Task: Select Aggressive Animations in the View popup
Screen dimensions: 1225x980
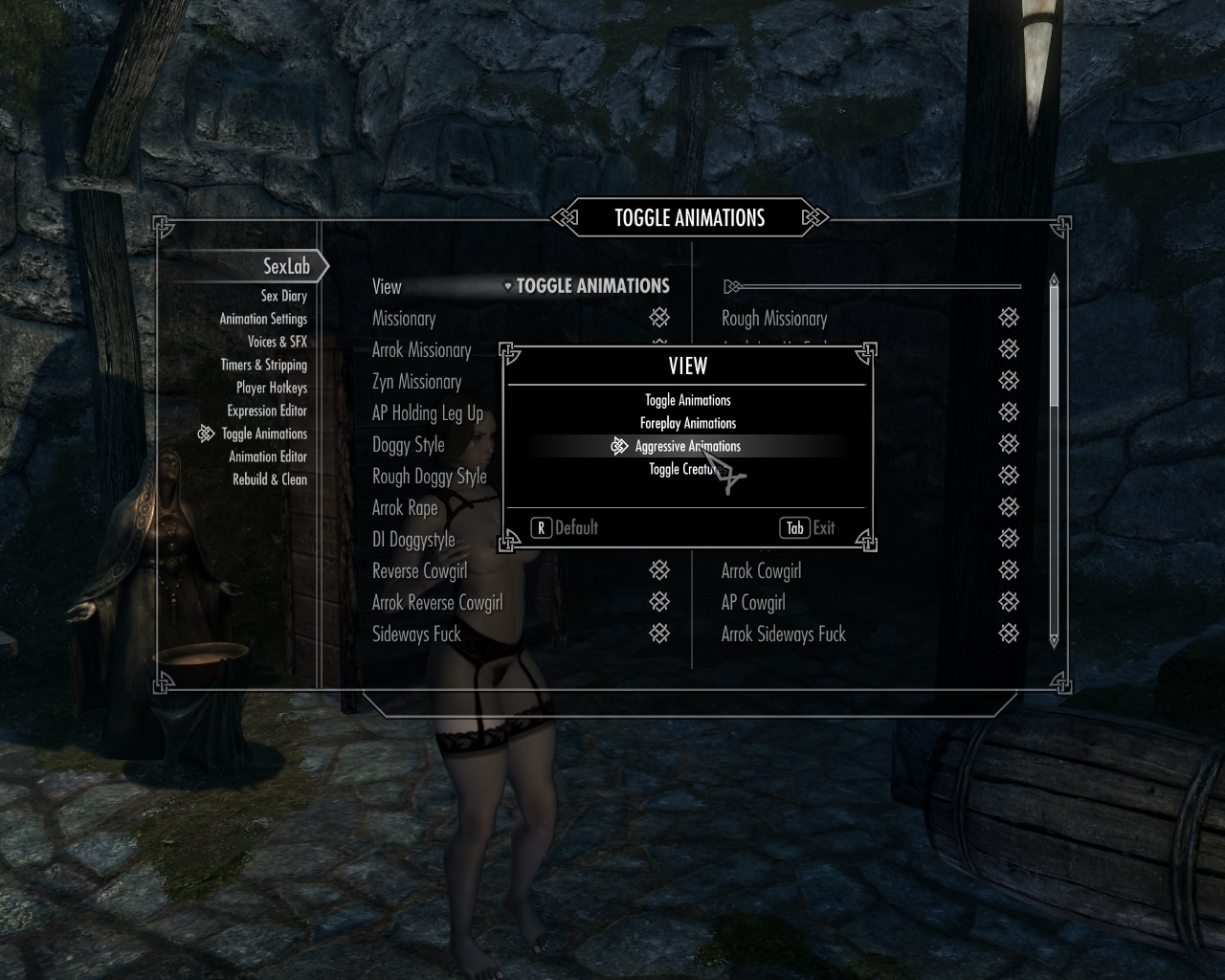Action: 687,446
